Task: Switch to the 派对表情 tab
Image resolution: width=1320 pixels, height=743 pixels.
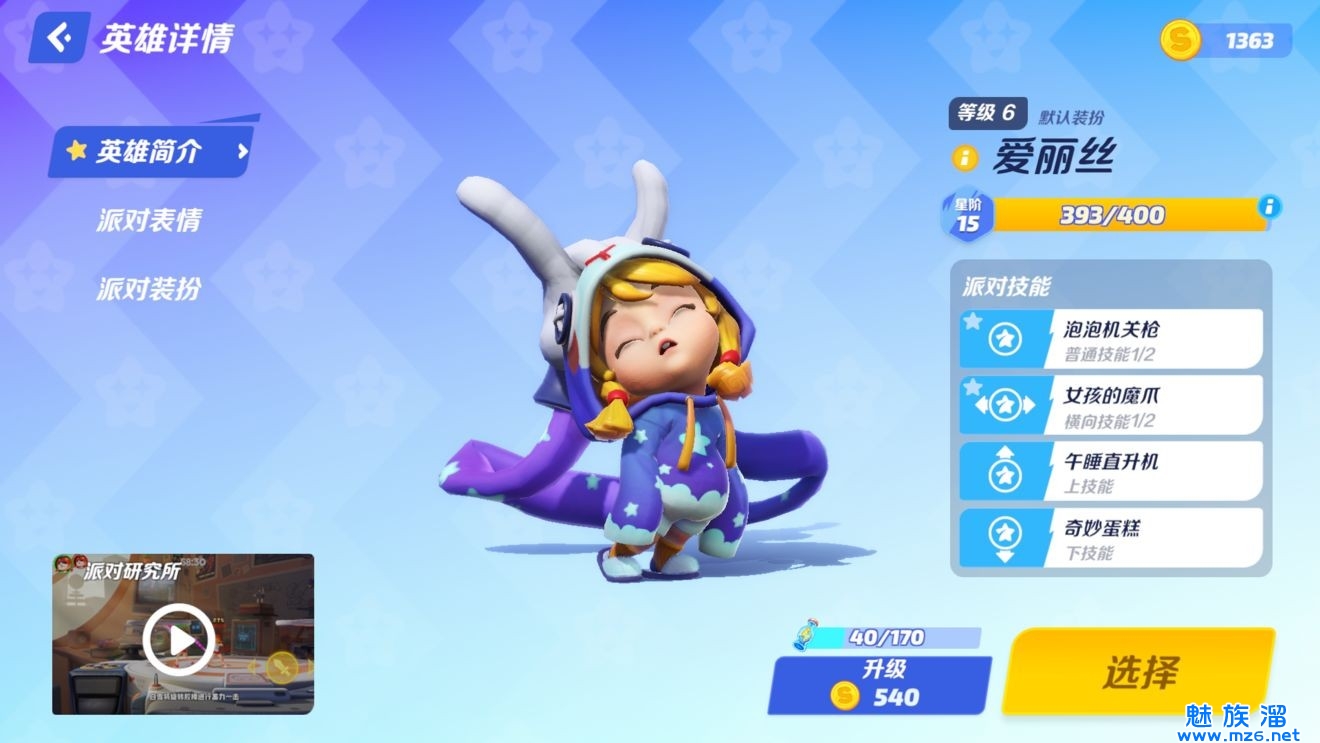Action: point(149,221)
